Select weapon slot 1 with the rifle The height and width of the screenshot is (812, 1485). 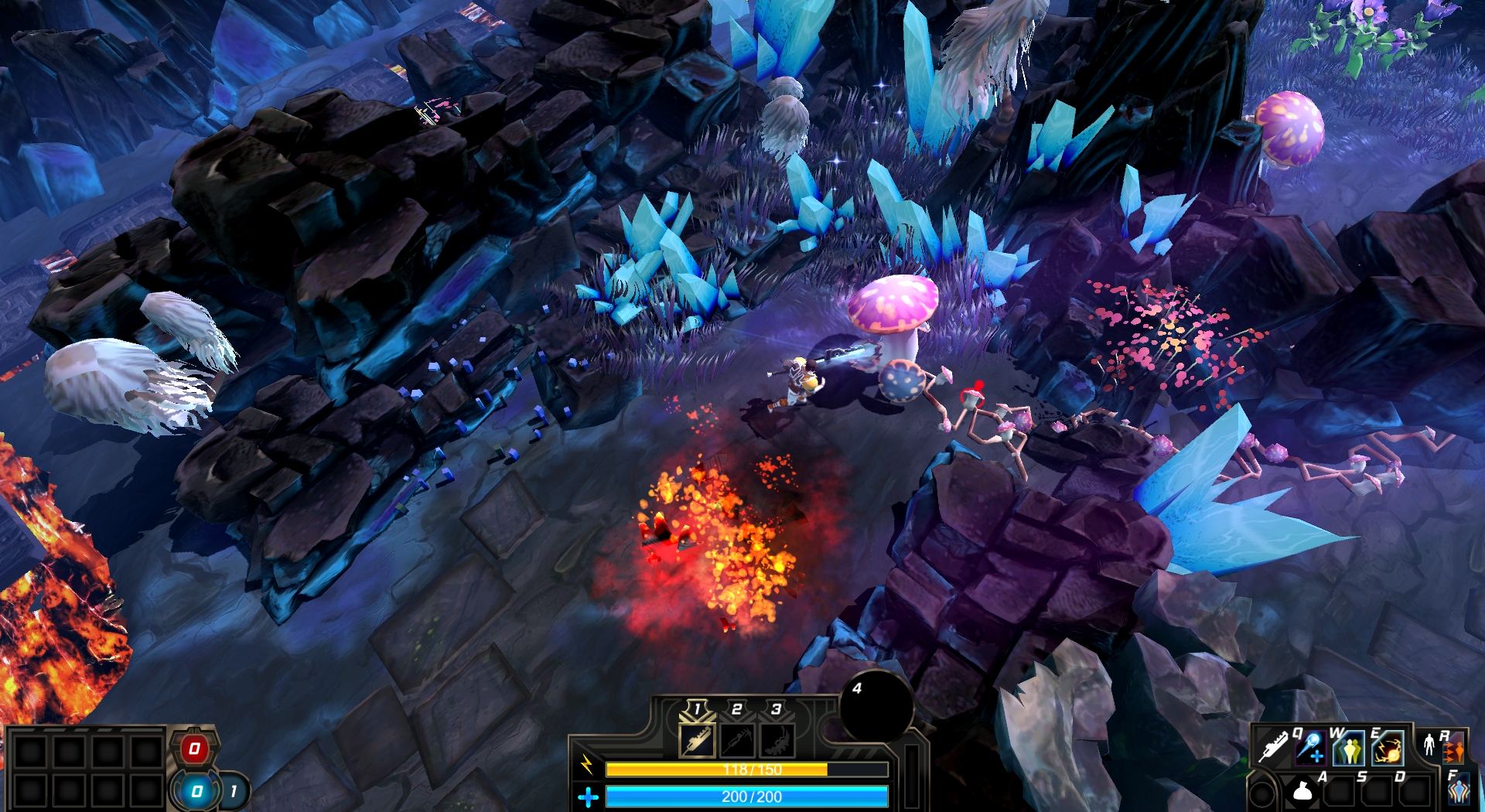[696, 740]
